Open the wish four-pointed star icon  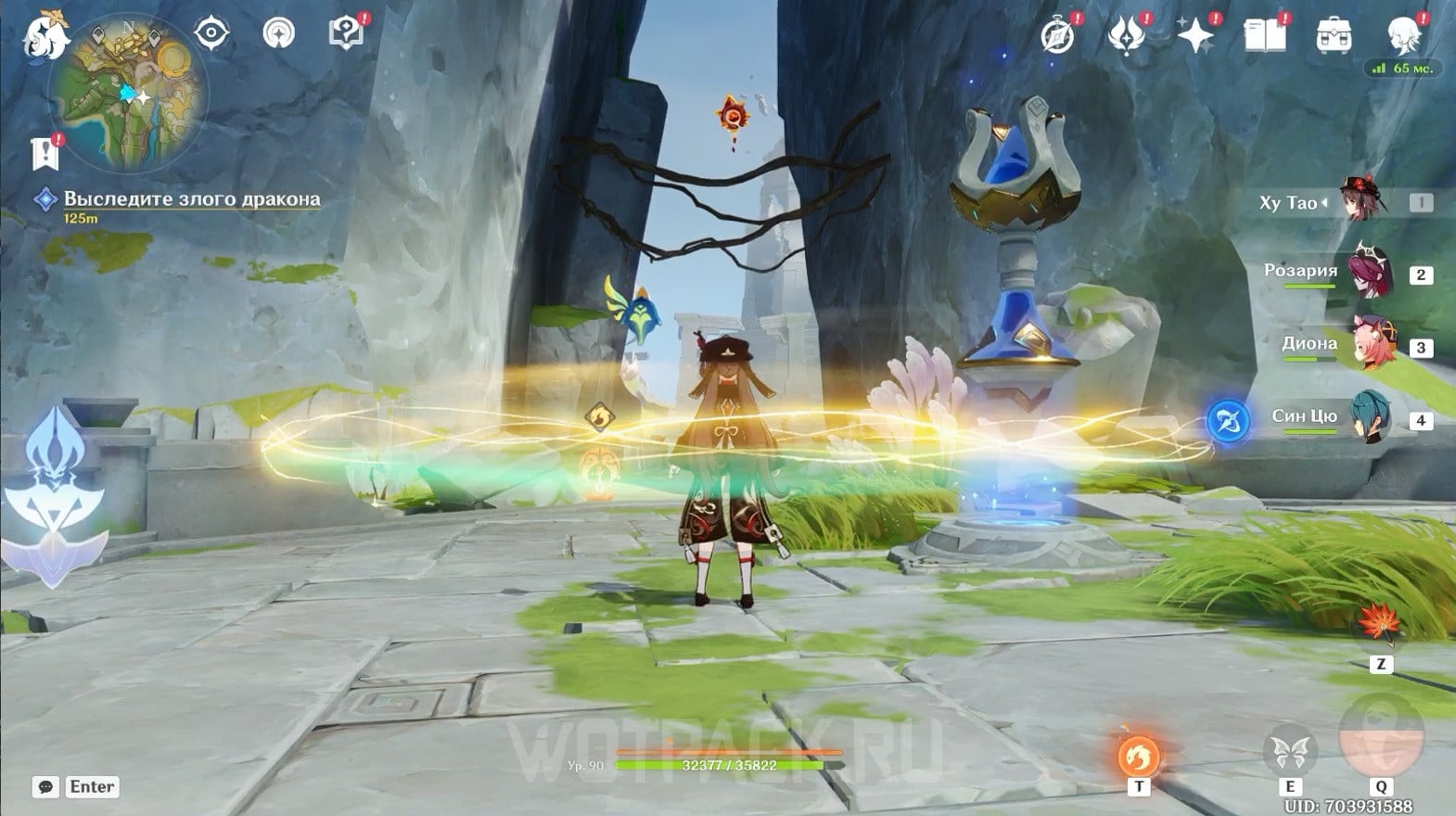(1194, 36)
